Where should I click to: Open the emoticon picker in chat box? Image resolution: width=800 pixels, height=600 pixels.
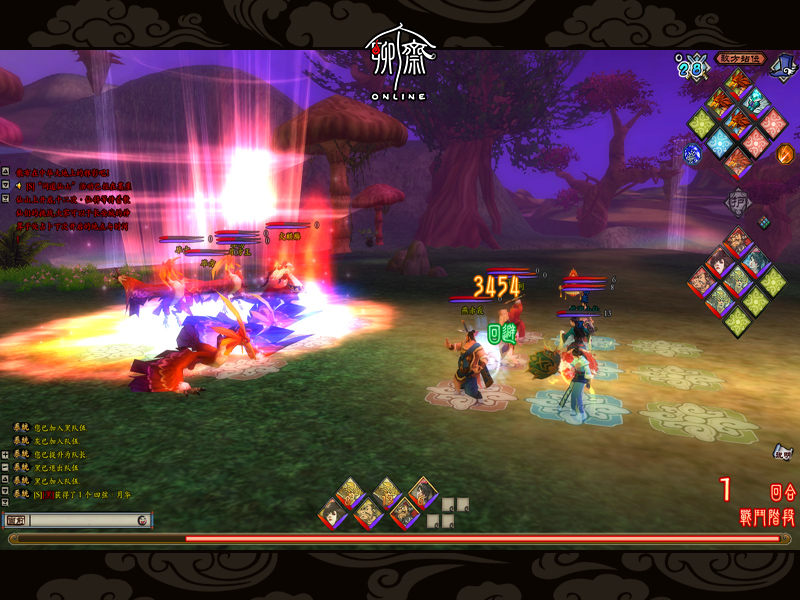[x=144, y=520]
